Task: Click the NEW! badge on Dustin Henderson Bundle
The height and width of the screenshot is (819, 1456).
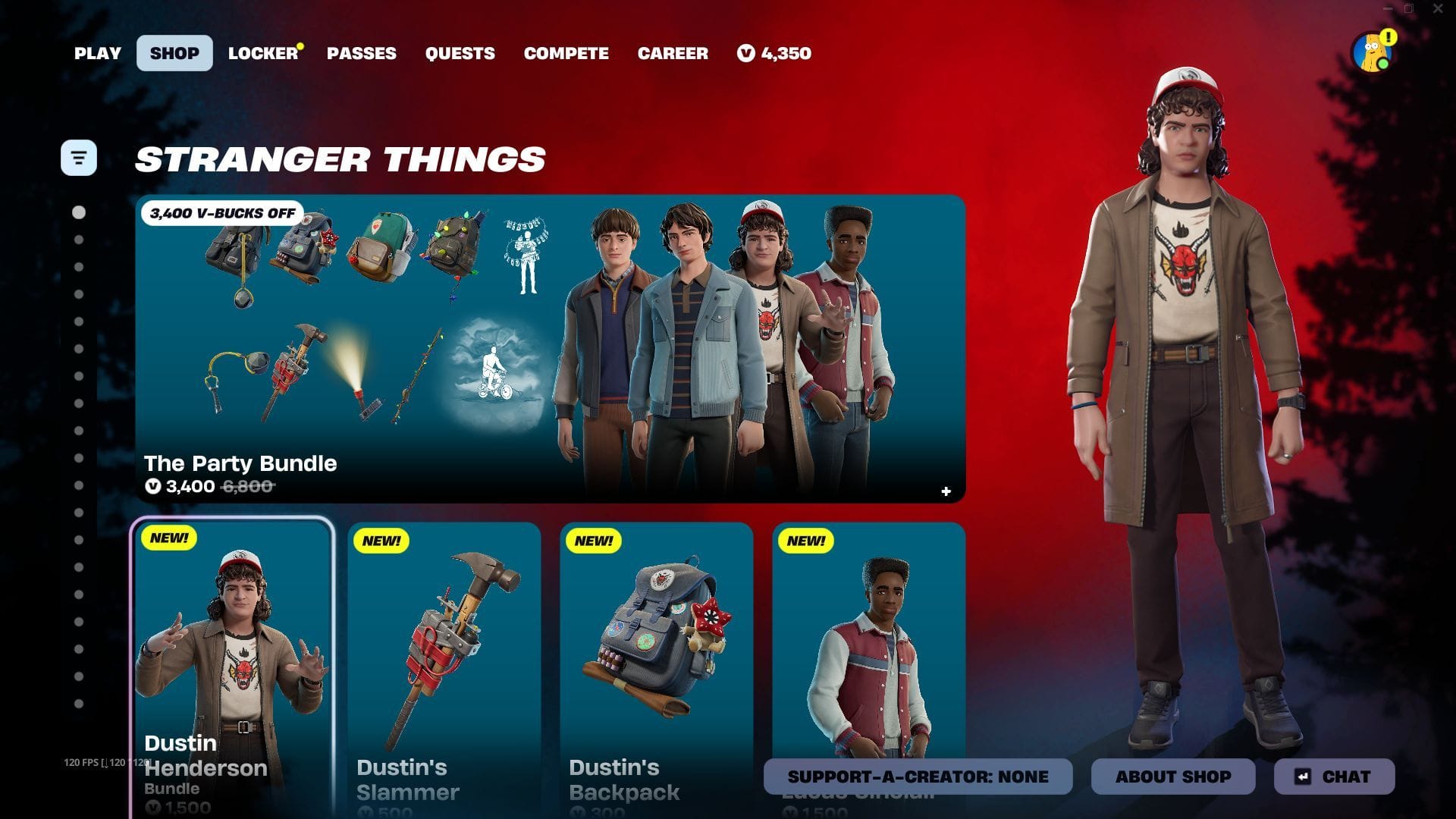Action: [x=170, y=539]
